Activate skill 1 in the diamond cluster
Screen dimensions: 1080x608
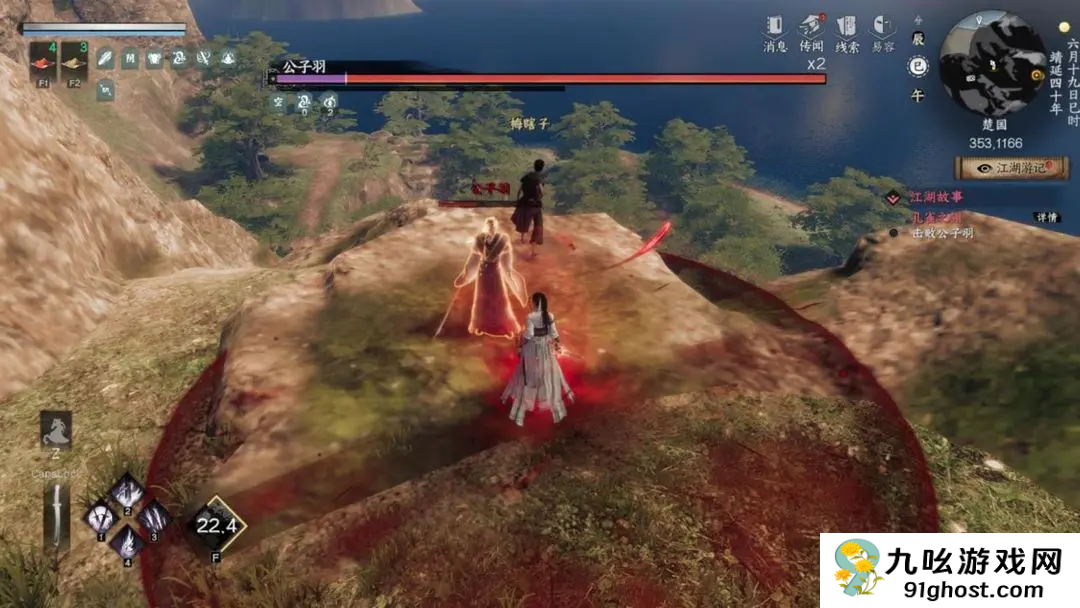click(101, 518)
